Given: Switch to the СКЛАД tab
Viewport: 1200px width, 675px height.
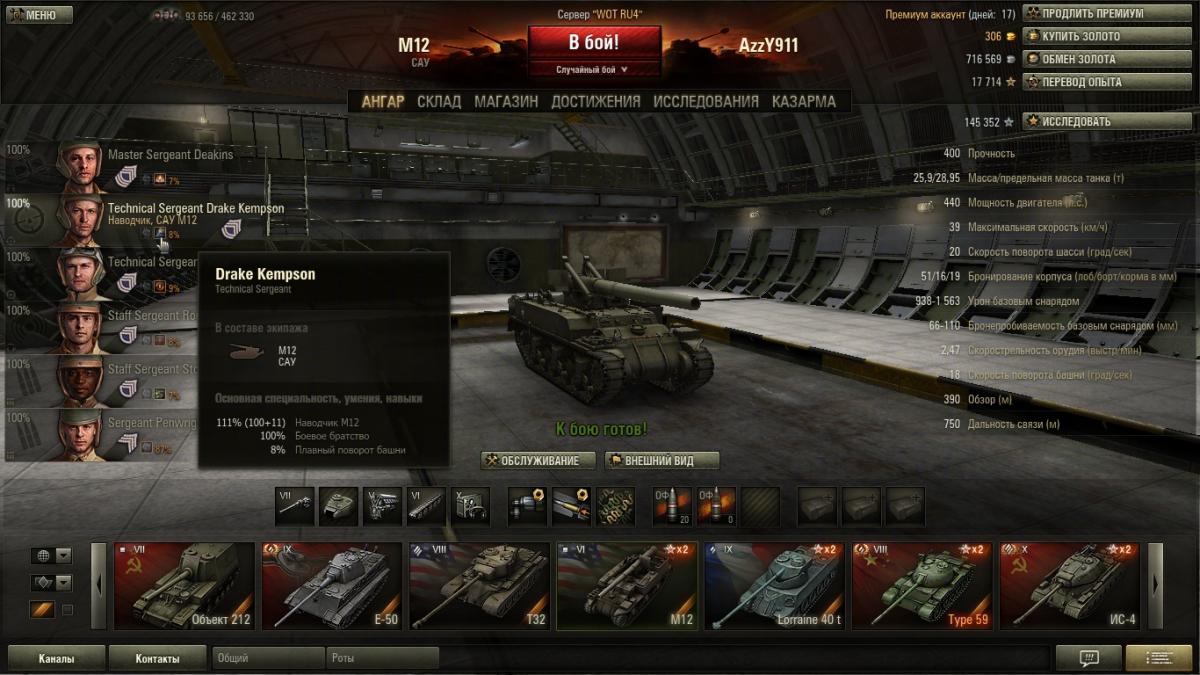Looking at the screenshot, I should click(439, 101).
